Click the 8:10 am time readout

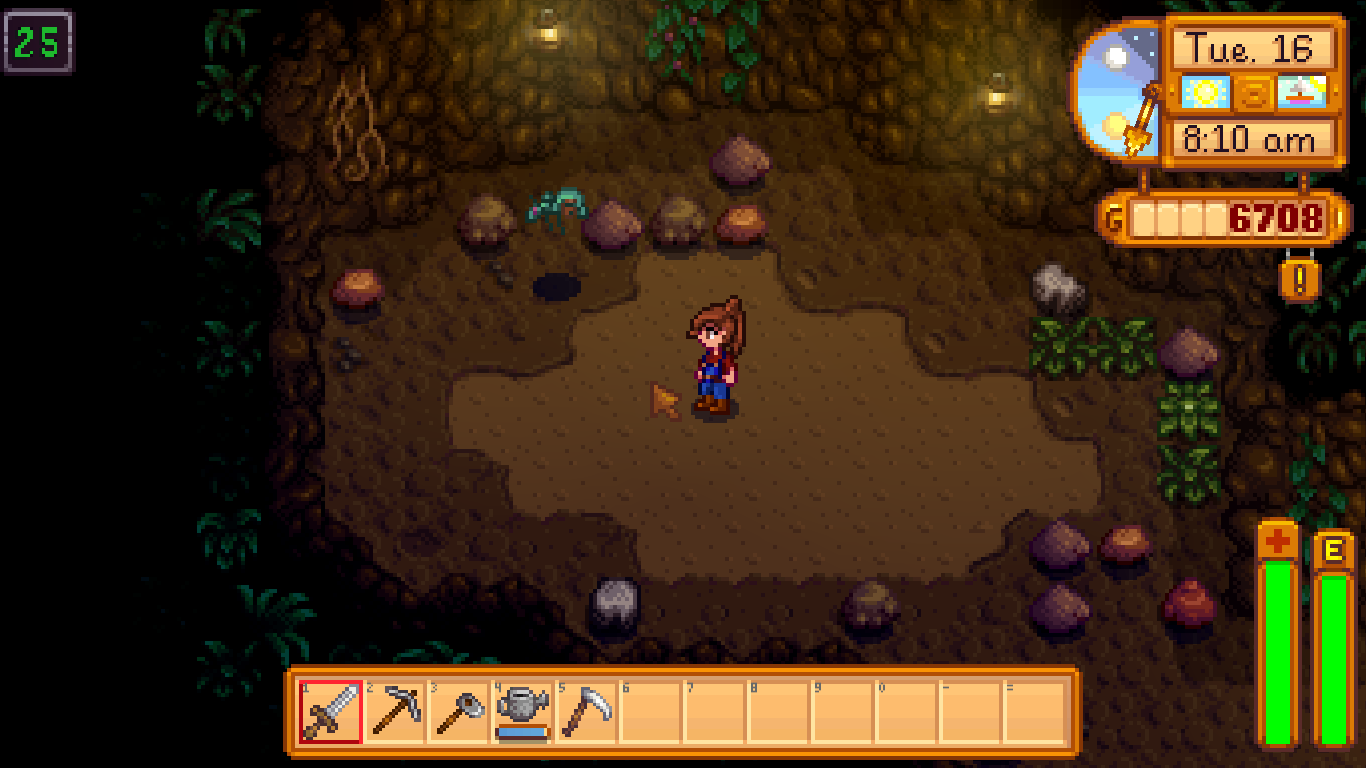point(1252,139)
